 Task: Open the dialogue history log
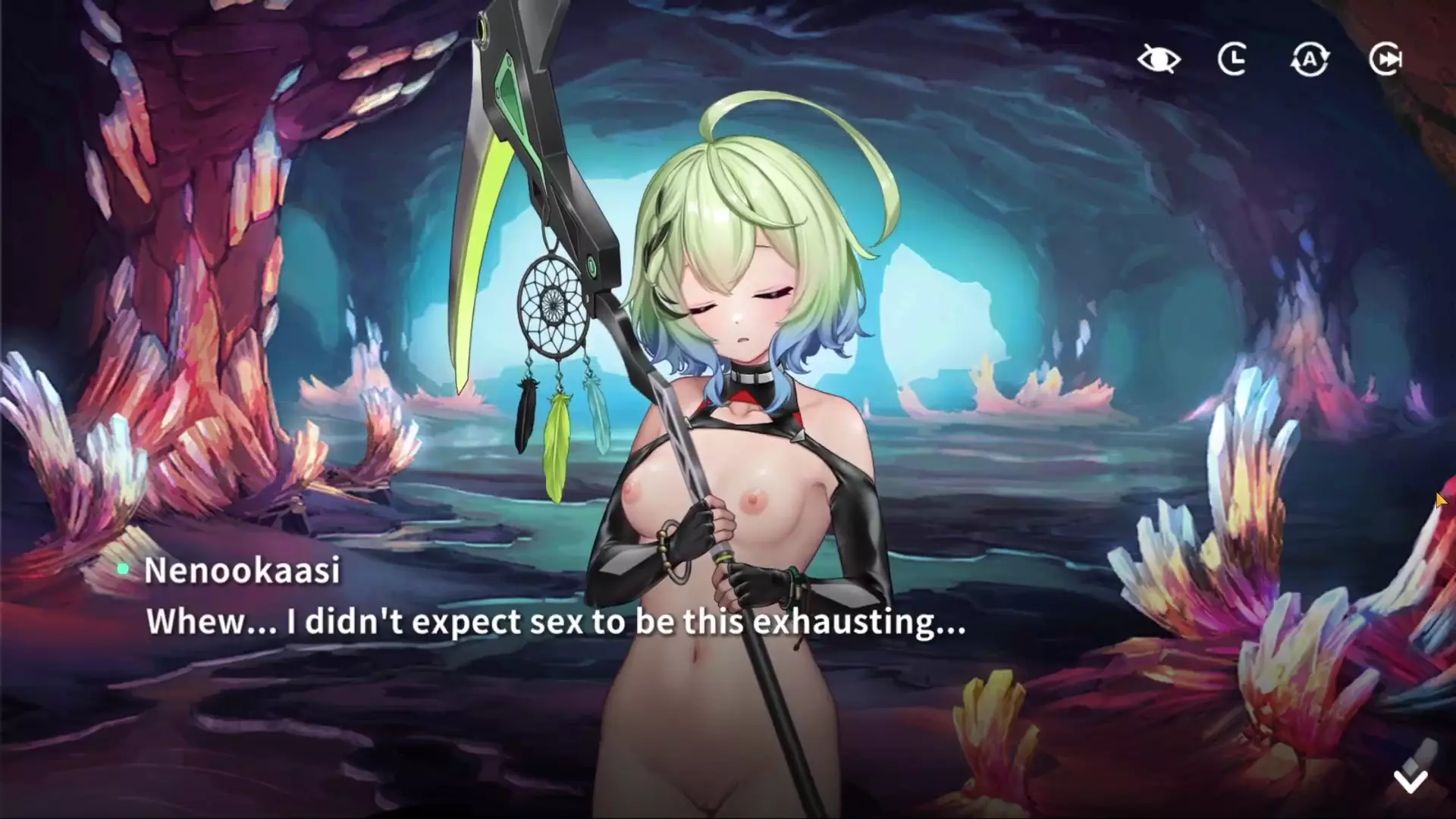1233,59
